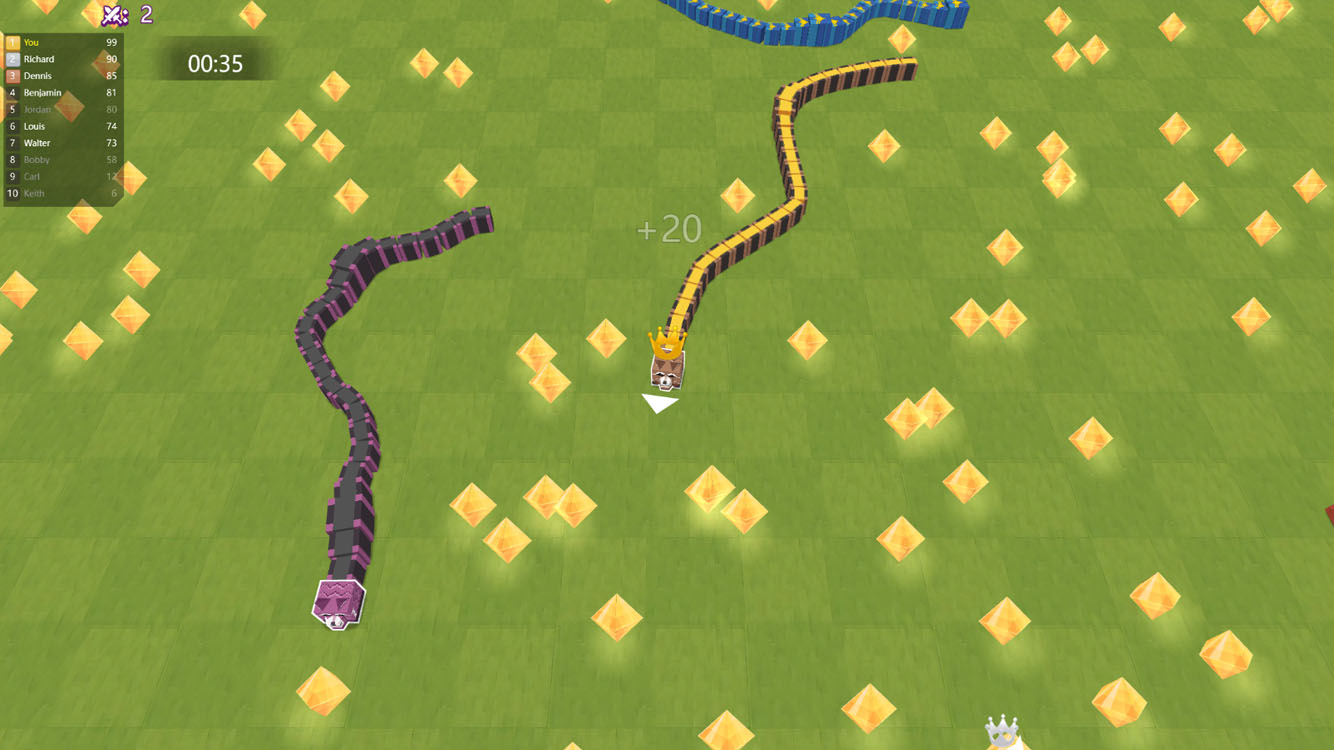Click the grayed-out Jordan row

pyautogui.click(x=38, y=109)
